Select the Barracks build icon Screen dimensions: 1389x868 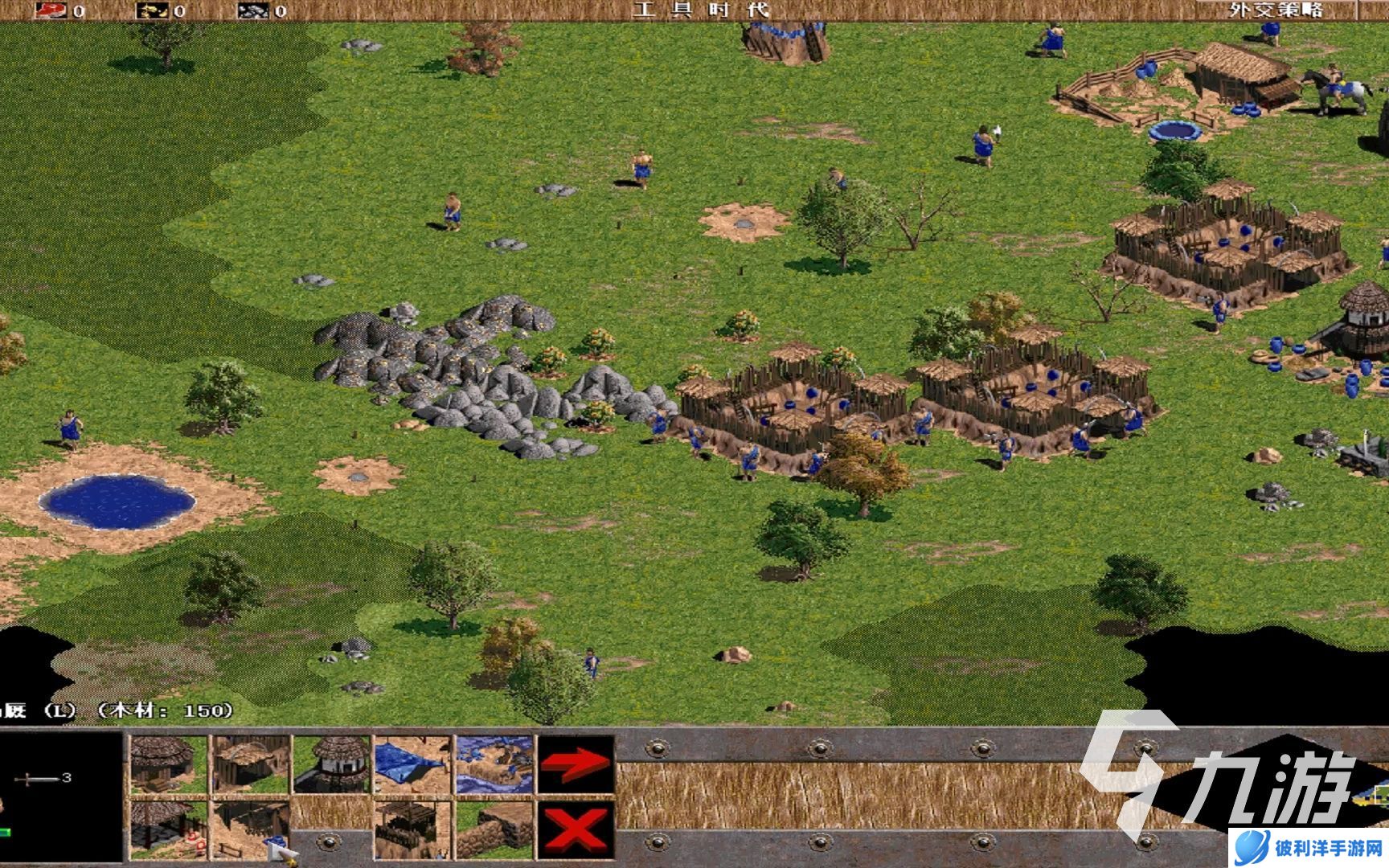pos(250,764)
